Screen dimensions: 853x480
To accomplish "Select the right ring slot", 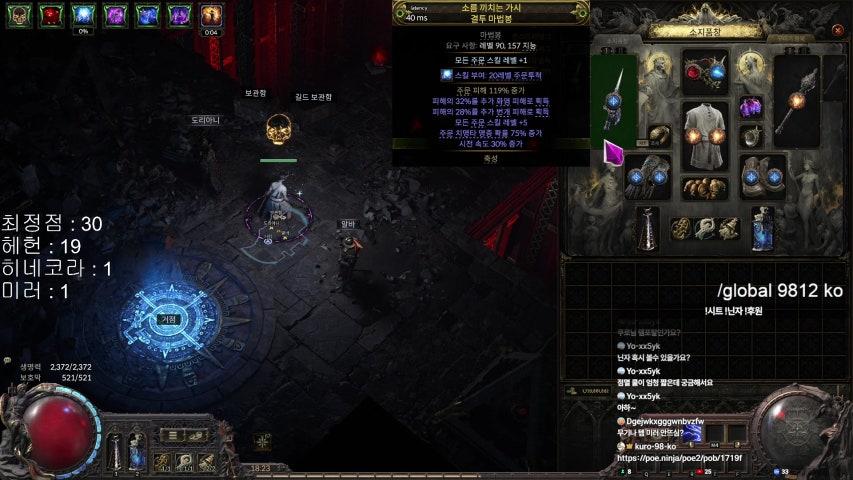I will pos(751,137).
